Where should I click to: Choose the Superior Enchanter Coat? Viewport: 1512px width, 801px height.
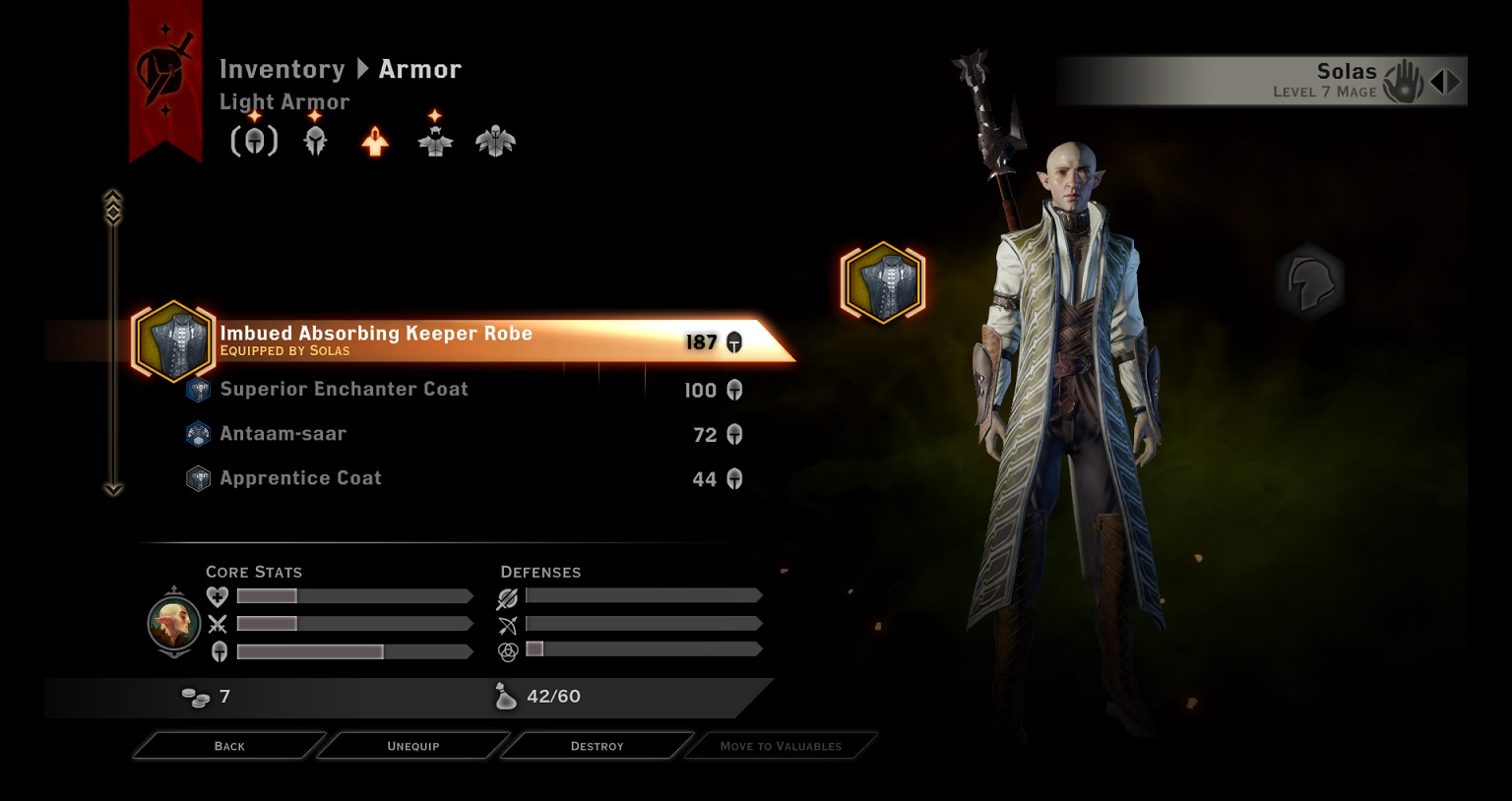point(344,390)
